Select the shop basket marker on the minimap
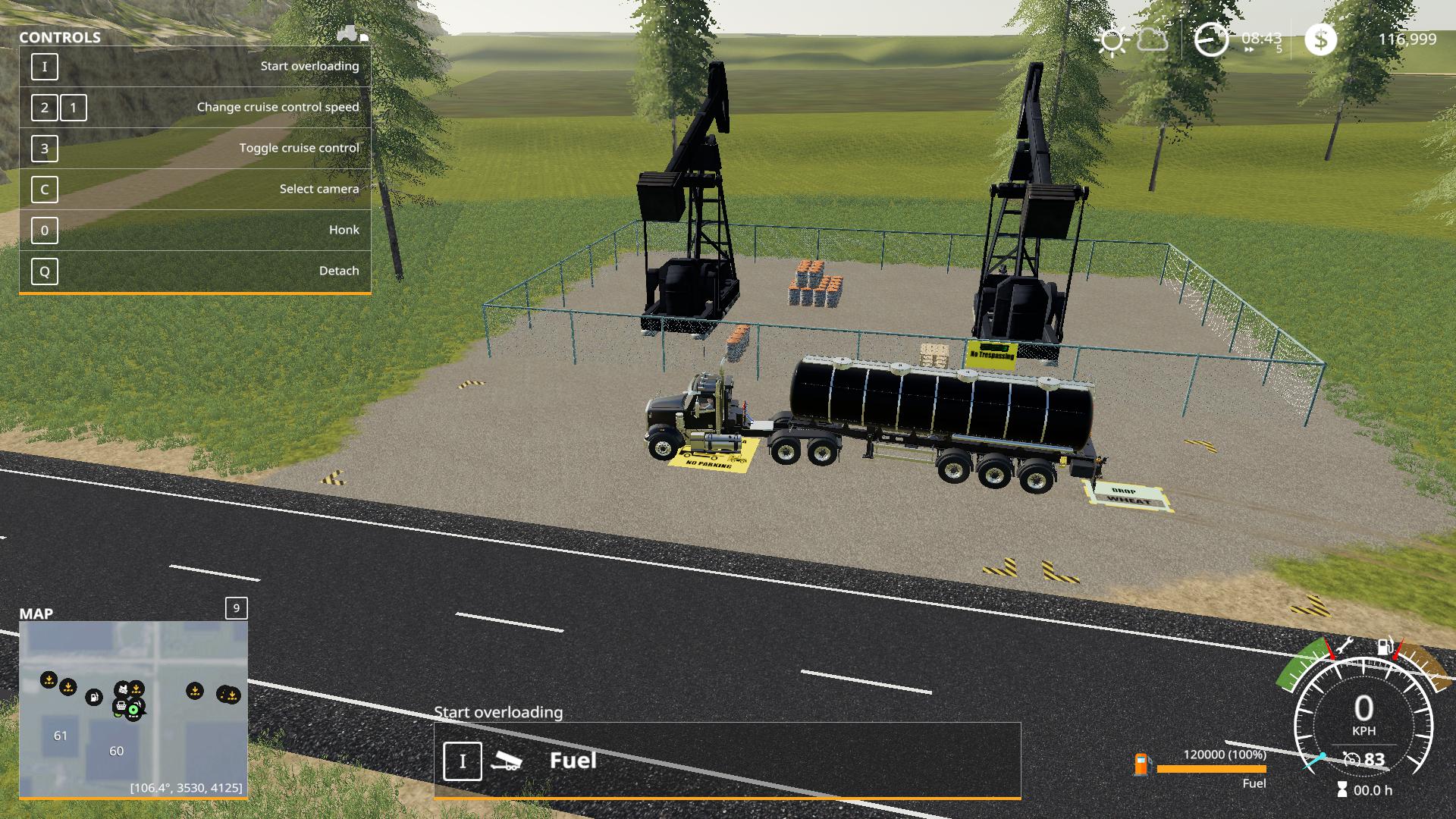This screenshot has width=1456, height=819. (x=121, y=707)
